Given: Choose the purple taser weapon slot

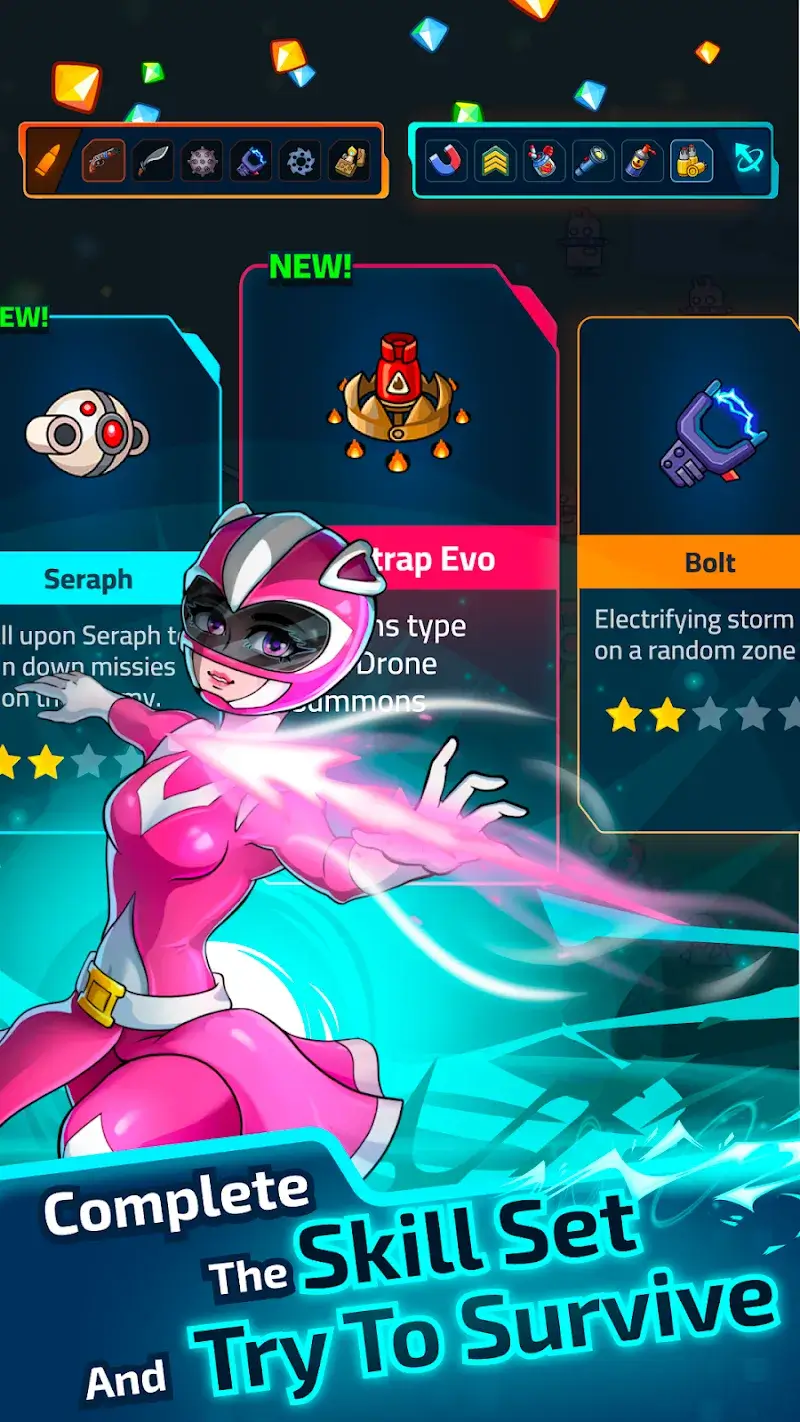Looking at the screenshot, I should click(251, 160).
